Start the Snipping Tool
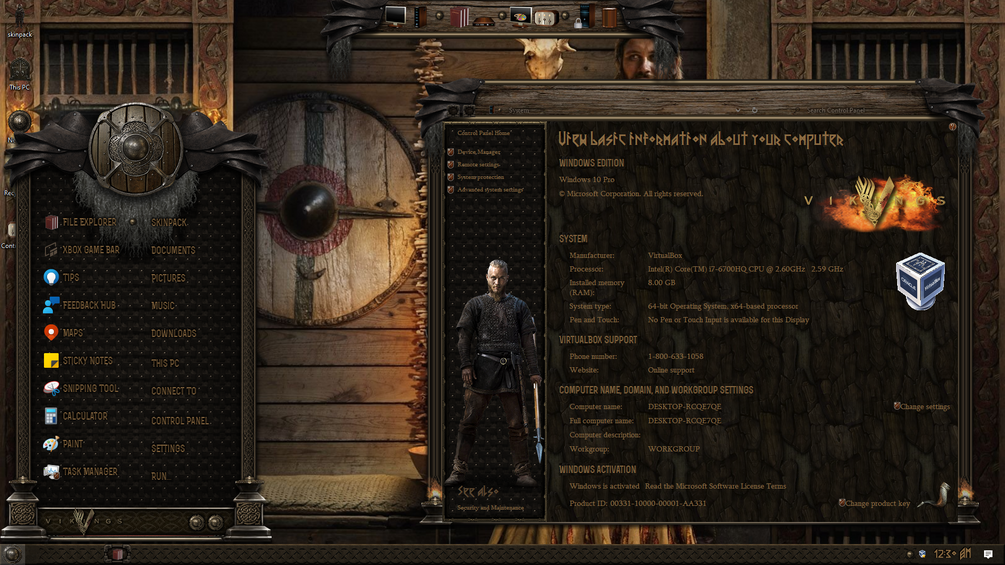 pos(90,388)
